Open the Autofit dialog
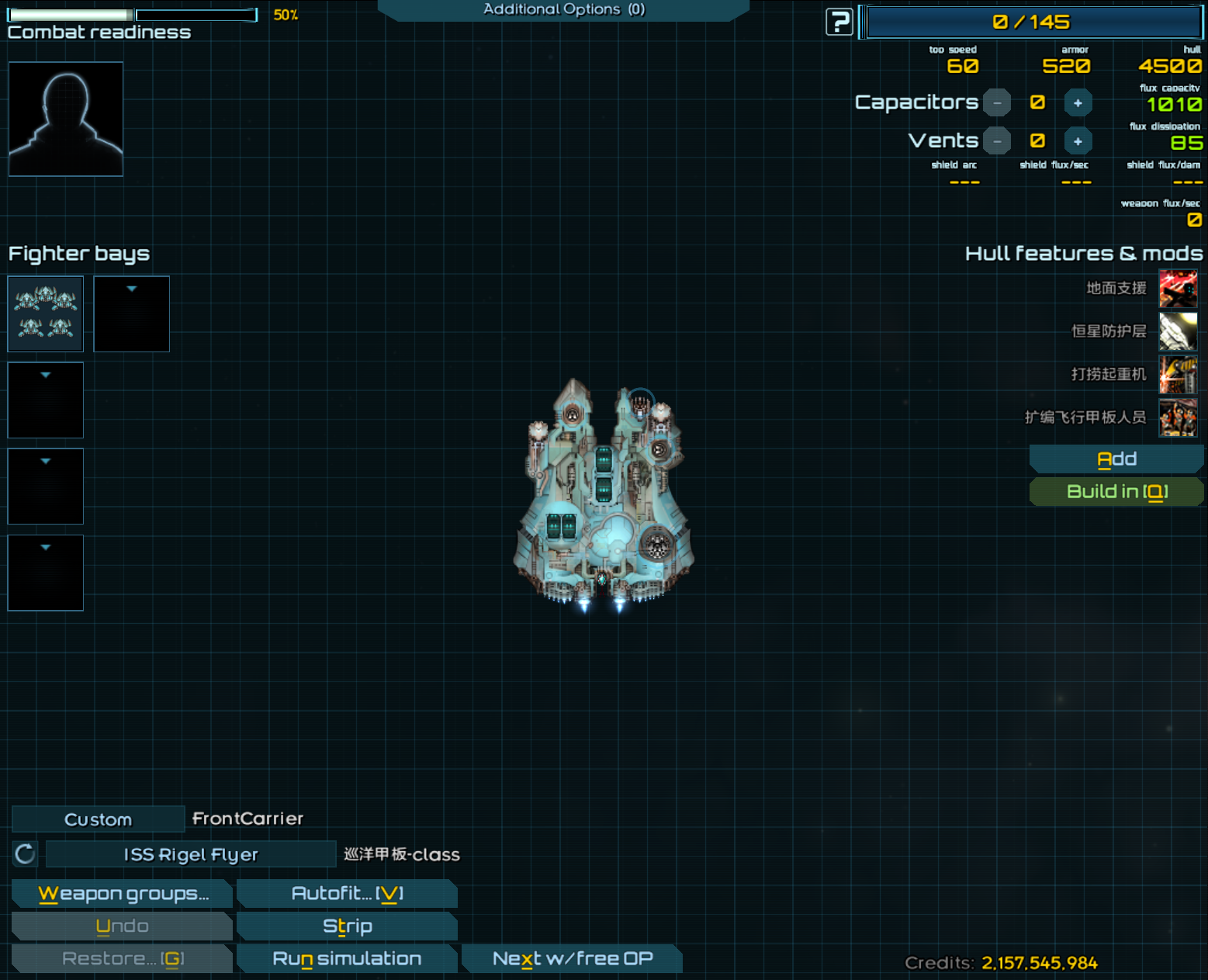 coord(347,894)
